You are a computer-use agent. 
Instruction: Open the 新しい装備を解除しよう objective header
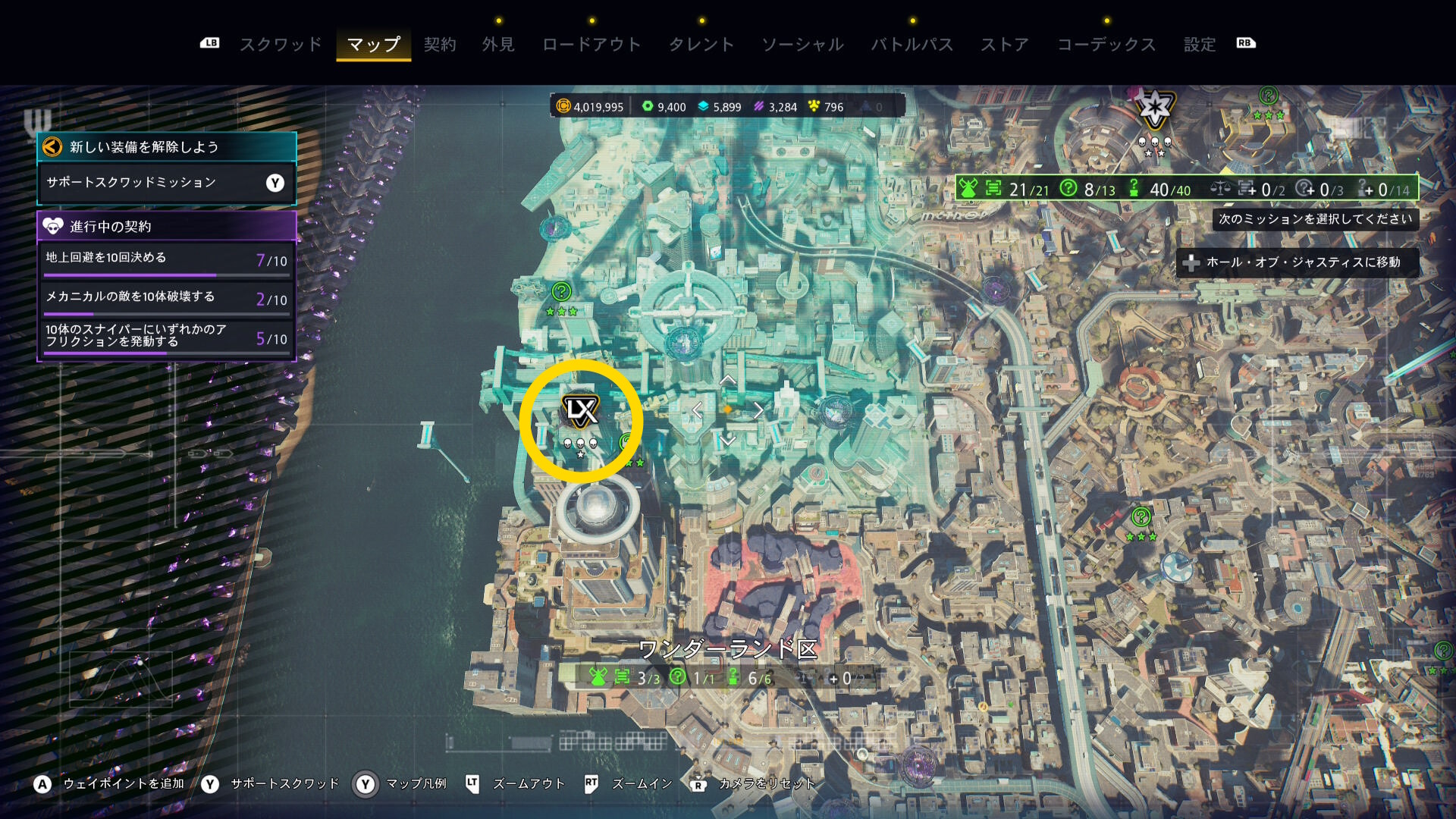pyautogui.click(x=166, y=147)
